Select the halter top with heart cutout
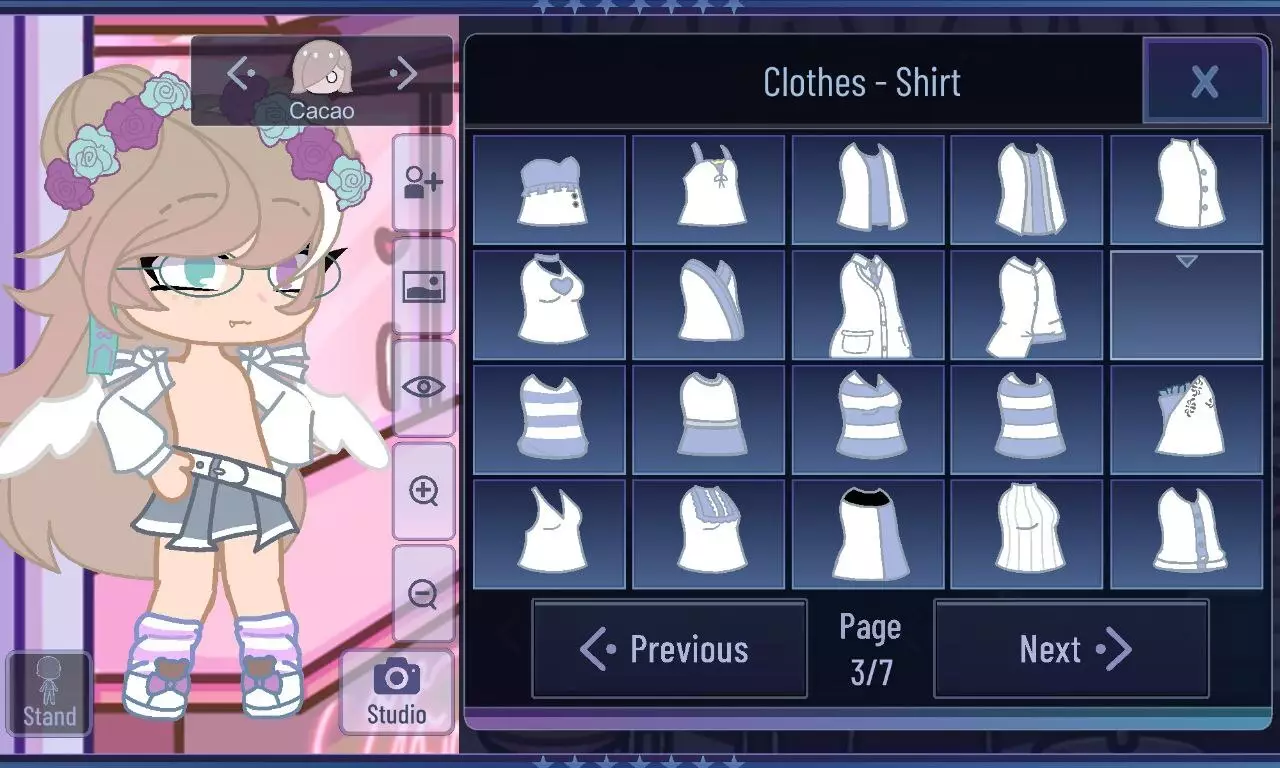The height and width of the screenshot is (768, 1280). 549,303
